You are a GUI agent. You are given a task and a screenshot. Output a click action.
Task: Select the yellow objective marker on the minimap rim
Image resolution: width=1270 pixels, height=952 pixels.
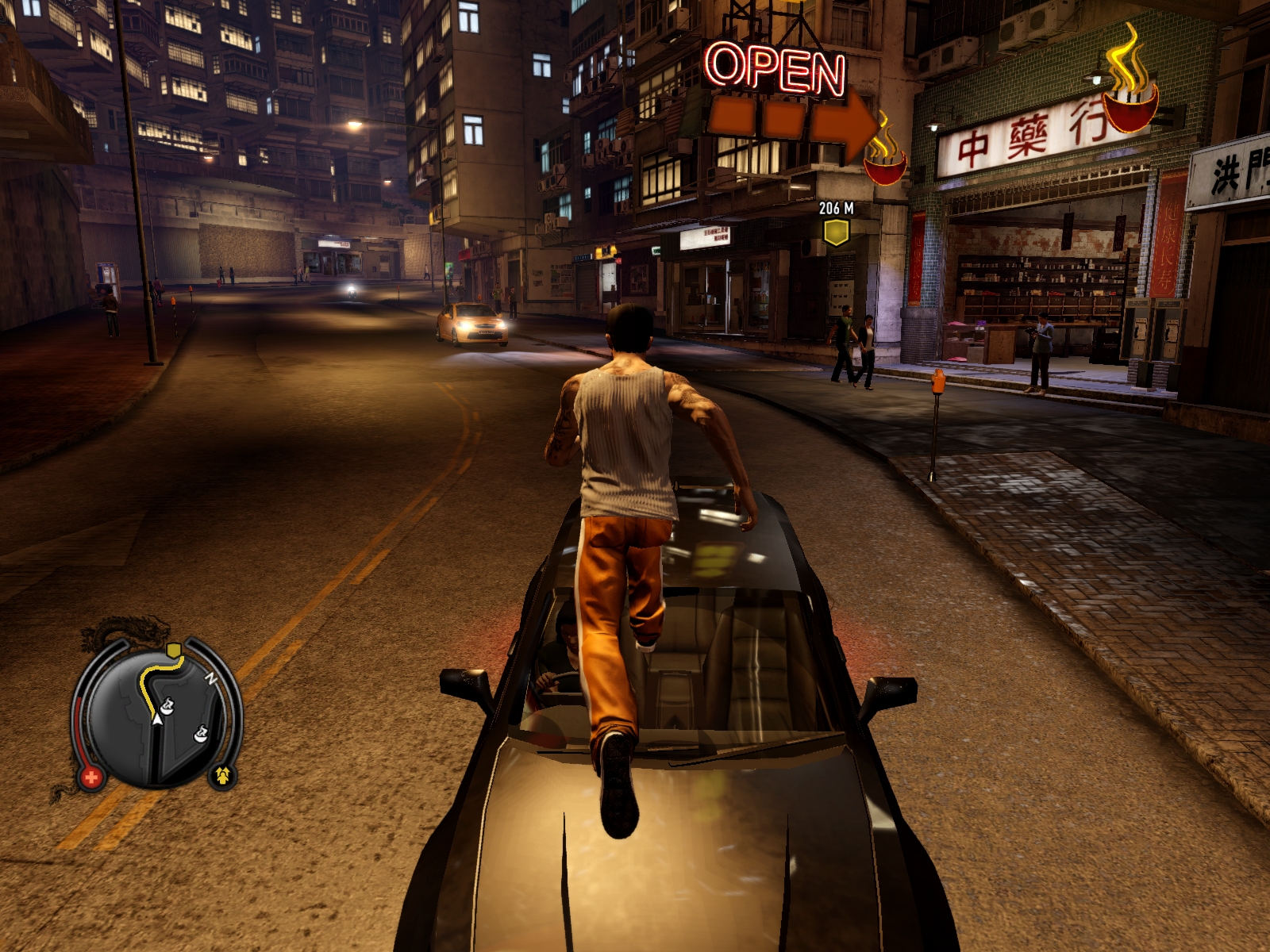coord(174,651)
